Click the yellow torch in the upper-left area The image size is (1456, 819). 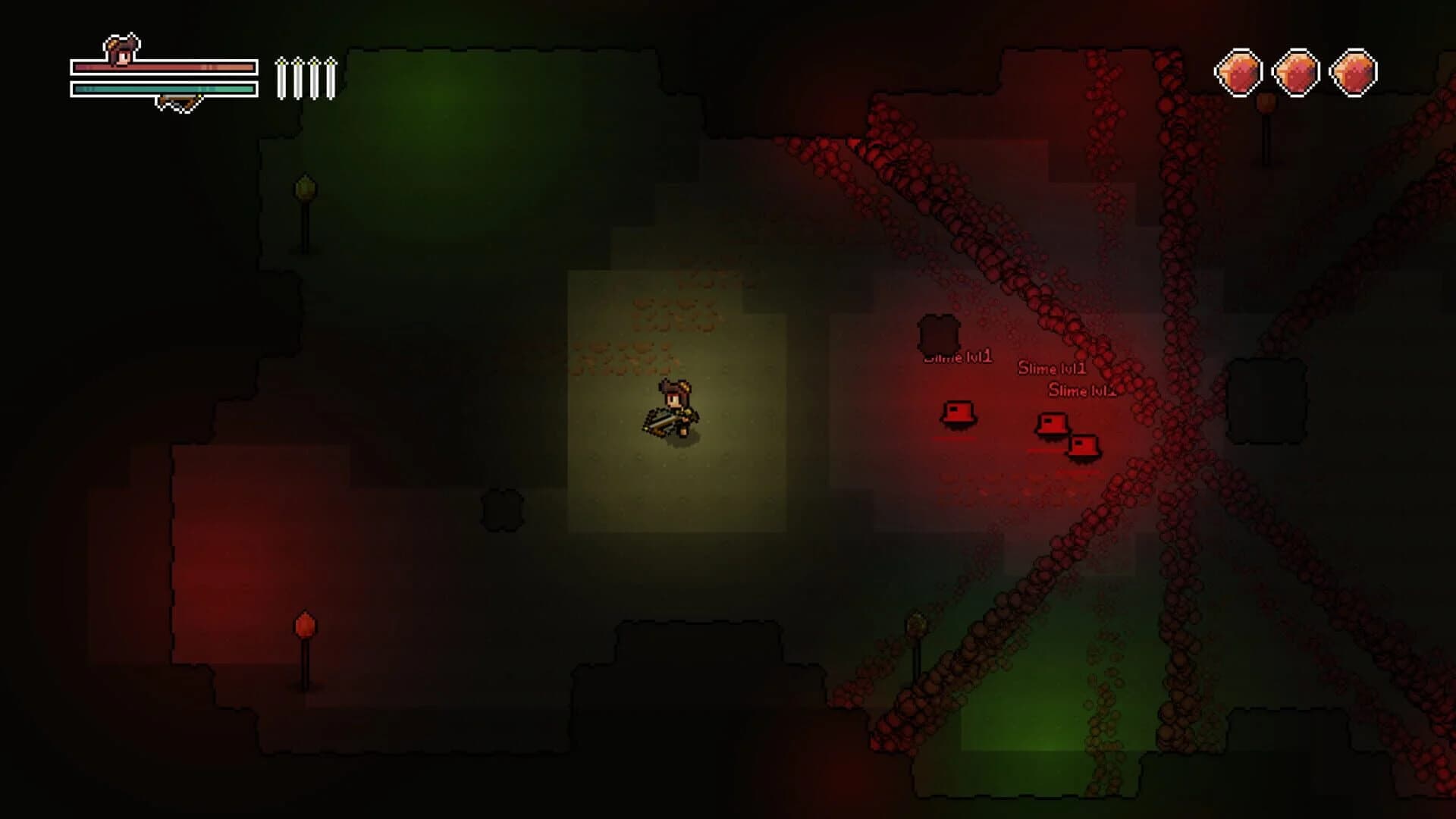click(x=306, y=184)
